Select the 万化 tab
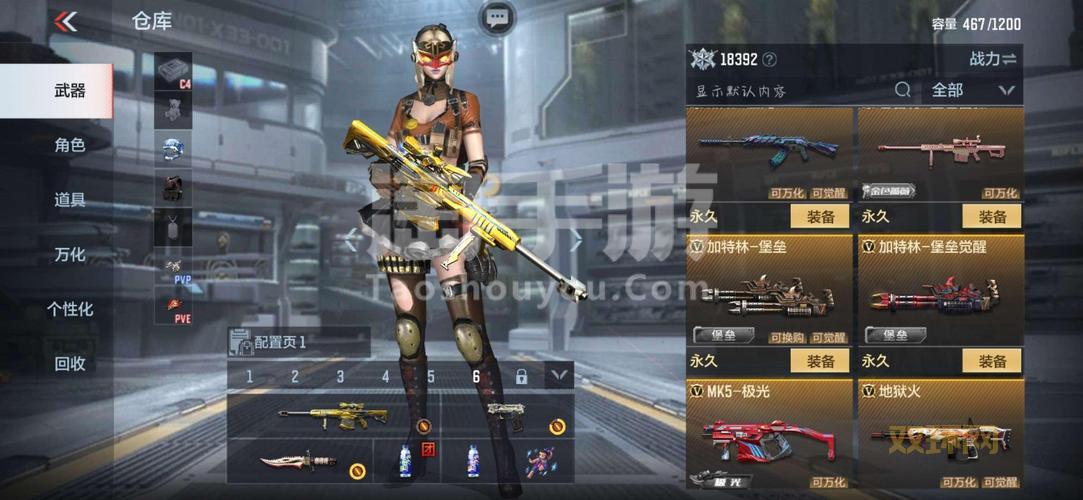Image resolution: width=1083 pixels, height=500 pixels. [69, 254]
